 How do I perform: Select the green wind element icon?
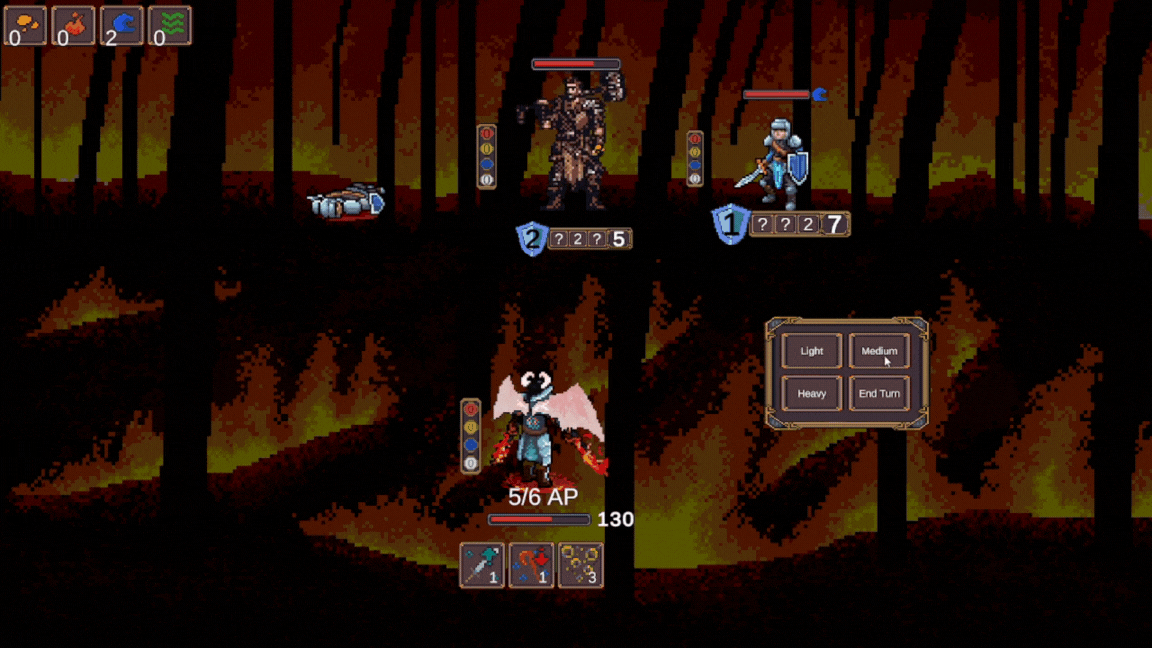tap(171, 26)
